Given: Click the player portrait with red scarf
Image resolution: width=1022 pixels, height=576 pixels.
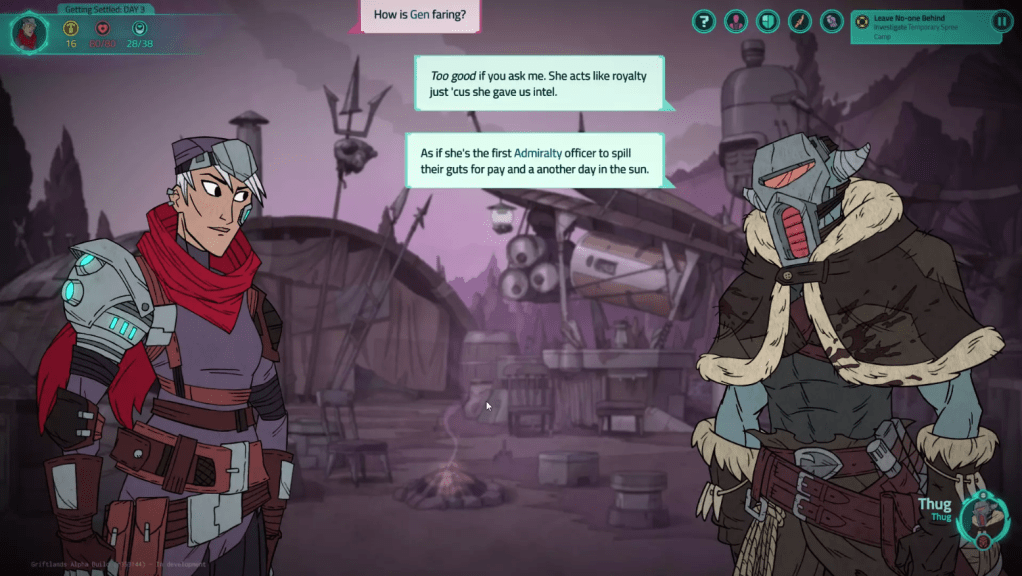Looking at the screenshot, I should (x=28, y=33).
